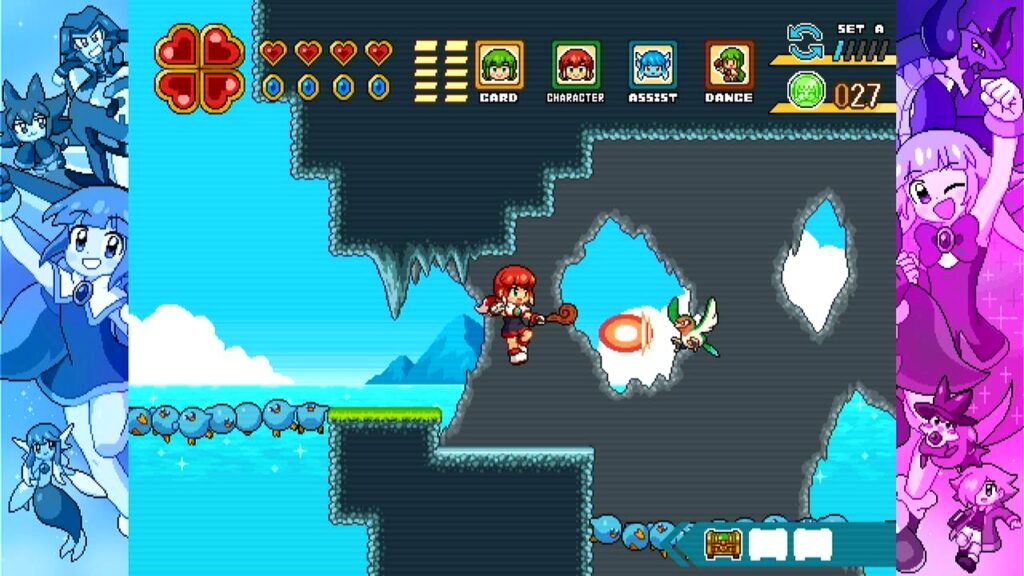Click the four-heart clover emblem
Image resolution: width=1024 pixels, height=576 pixels.
[x=199, y=67]
